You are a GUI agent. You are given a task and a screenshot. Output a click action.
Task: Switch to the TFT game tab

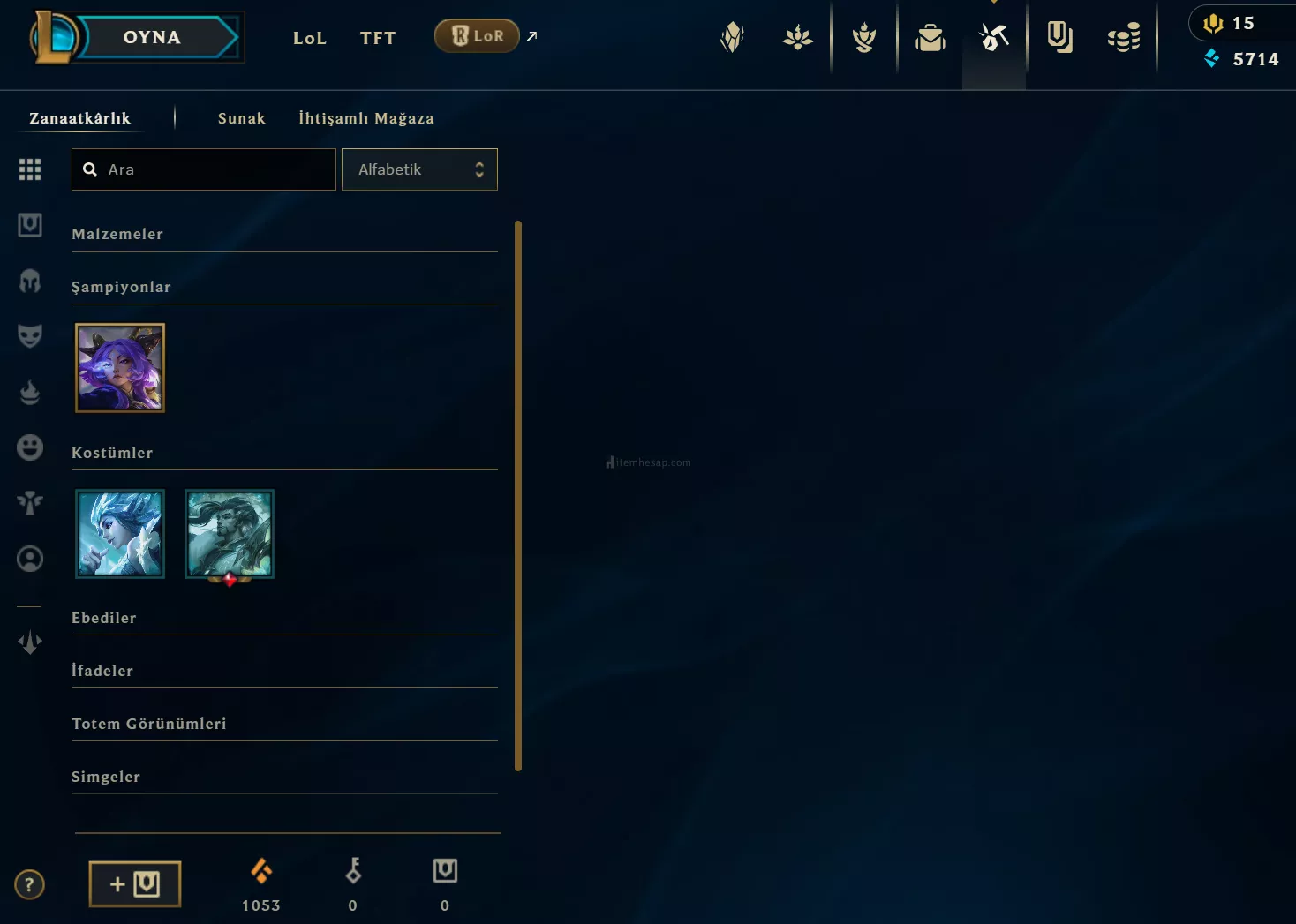[x=378, y=38]
